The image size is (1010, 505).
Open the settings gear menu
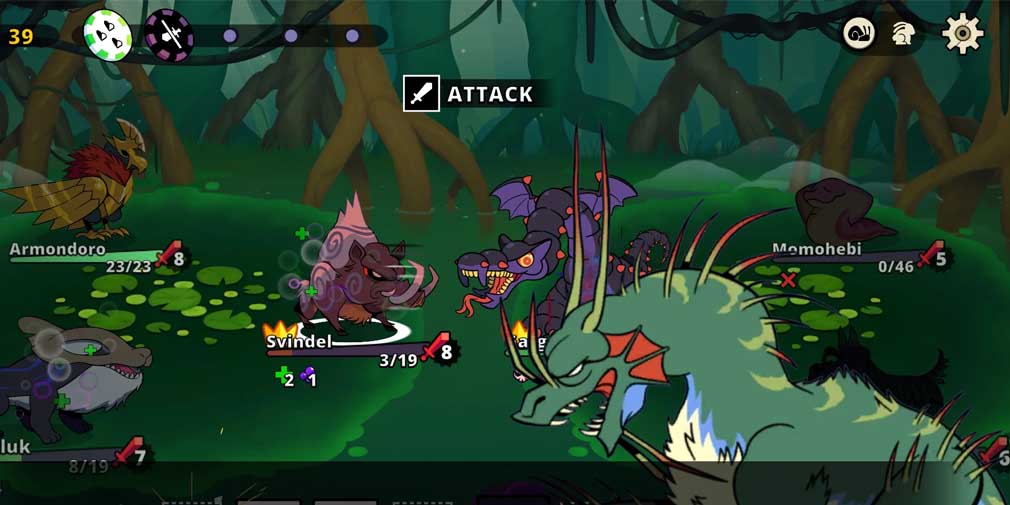[x=962, y=34]
